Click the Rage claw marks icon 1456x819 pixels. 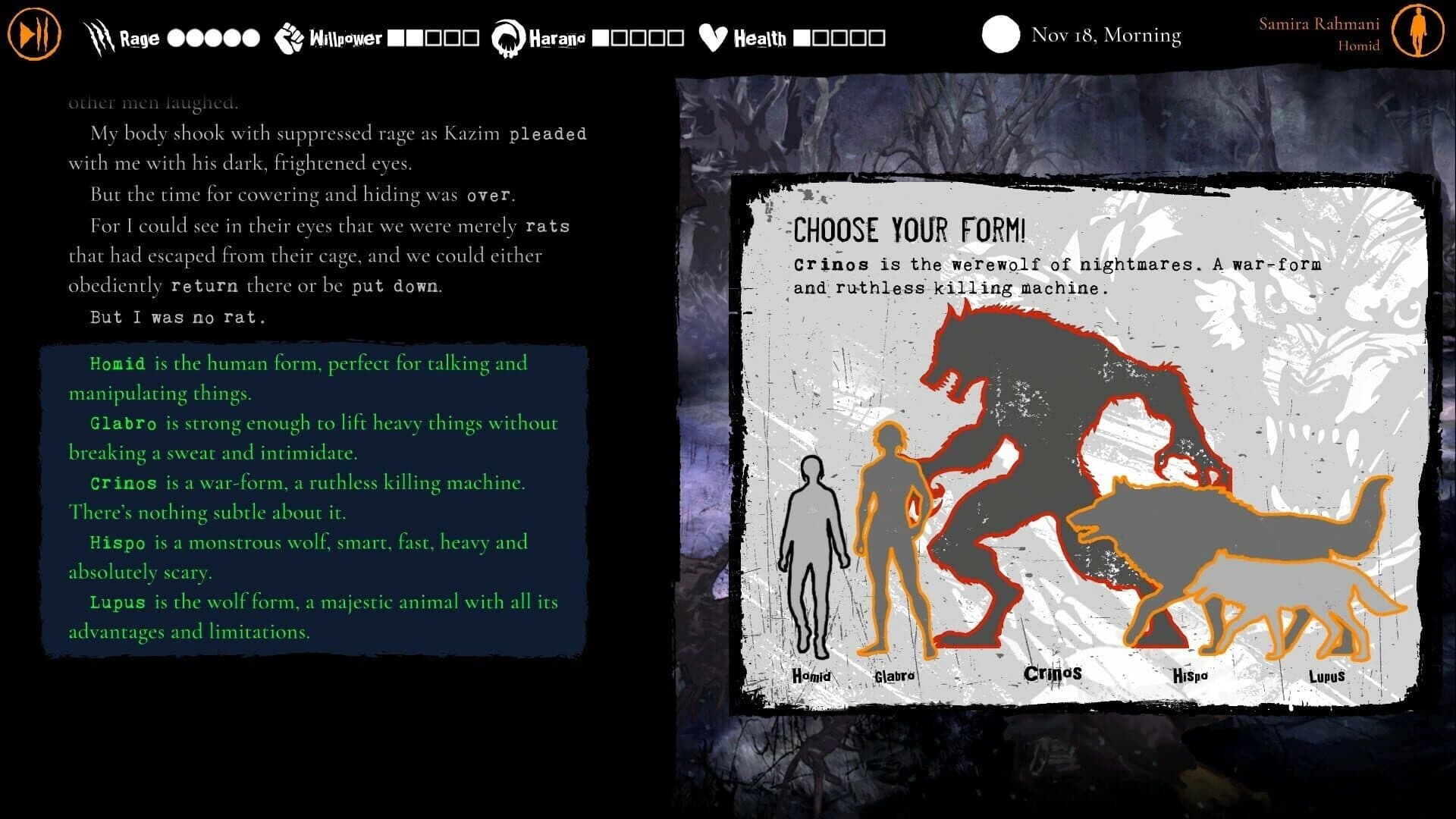99,33
